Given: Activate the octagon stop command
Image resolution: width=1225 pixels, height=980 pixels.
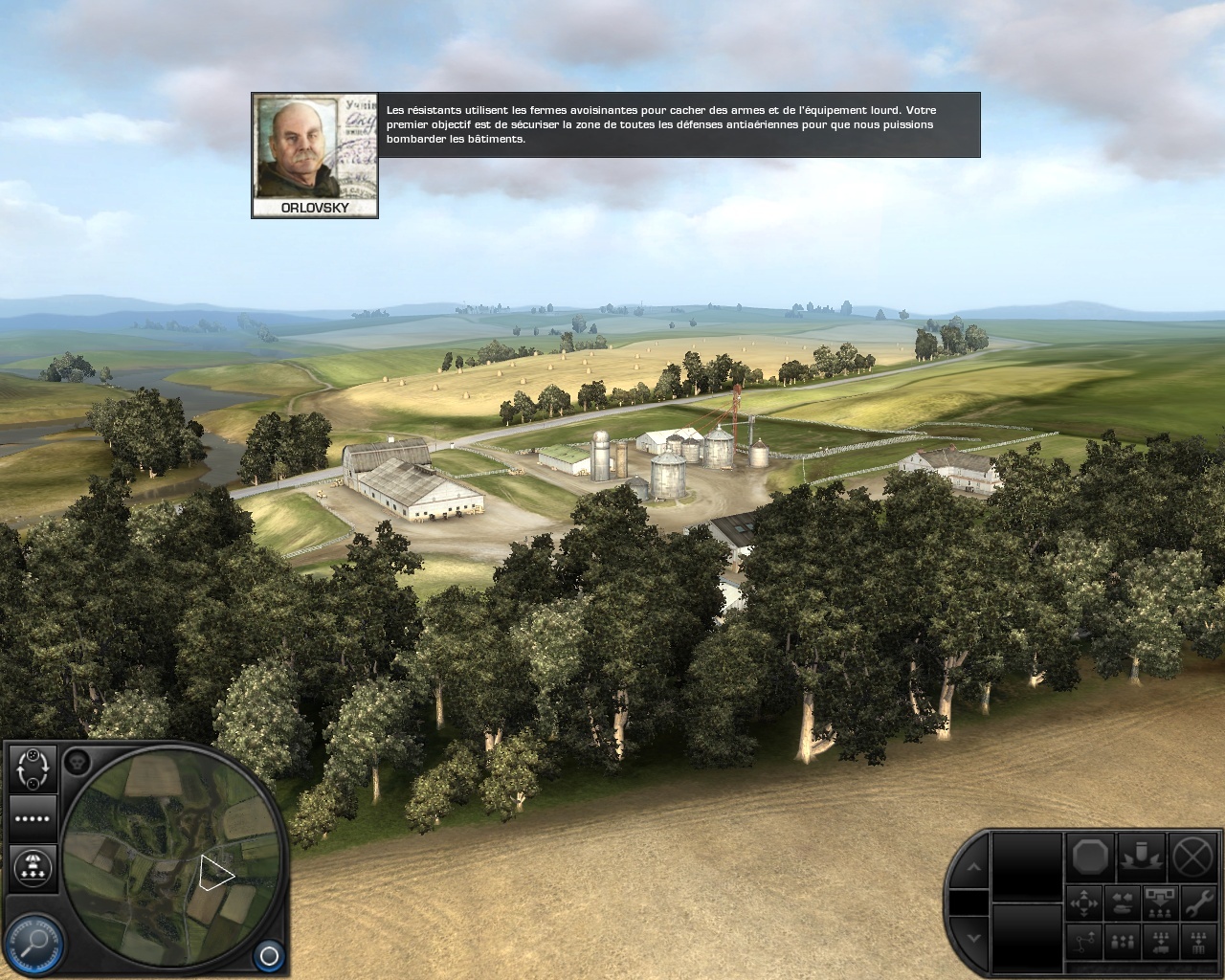Looking at the screenshot, I should click(x=1091, y=855).
